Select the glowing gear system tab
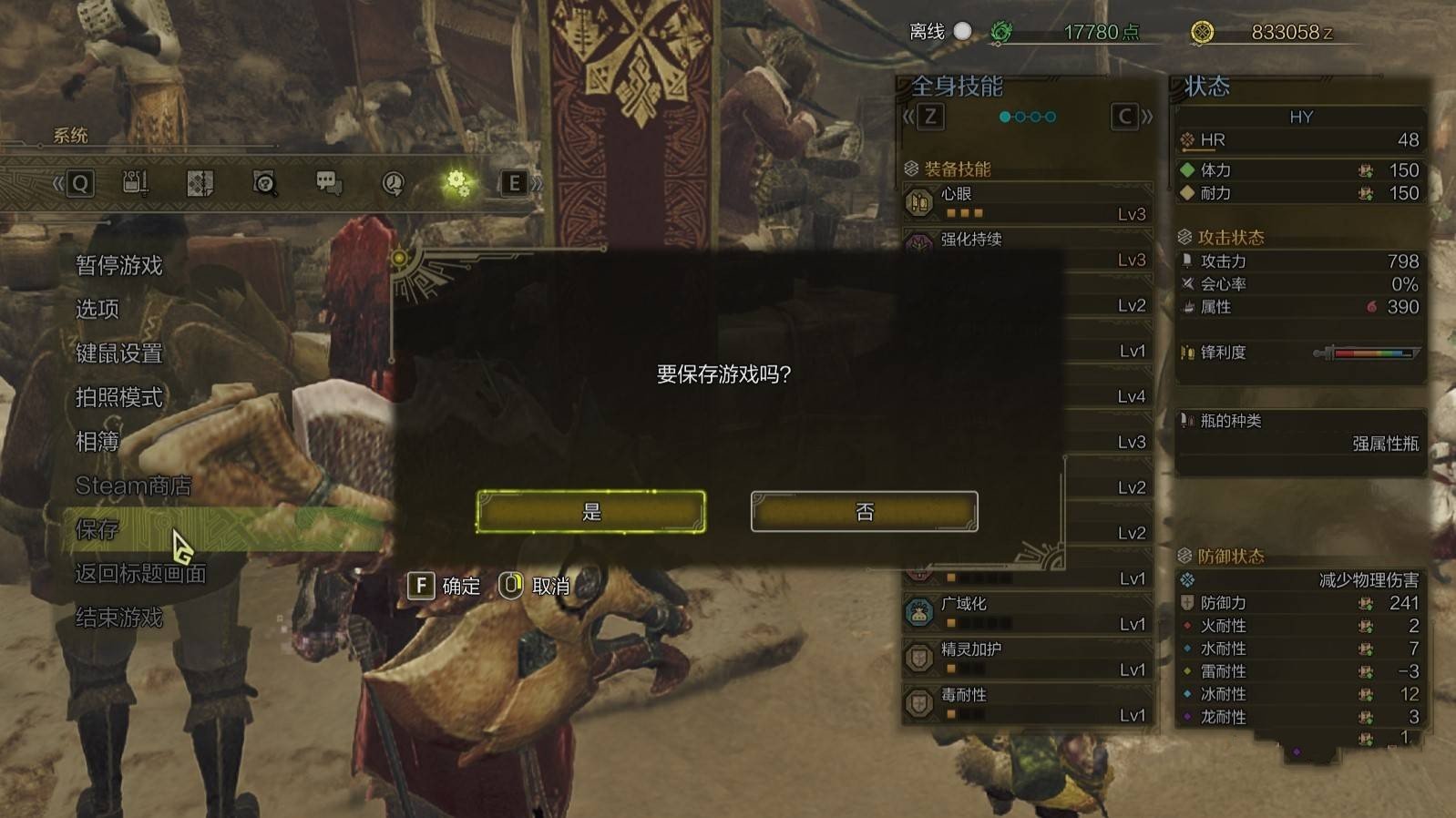 [x=456, y=183]
